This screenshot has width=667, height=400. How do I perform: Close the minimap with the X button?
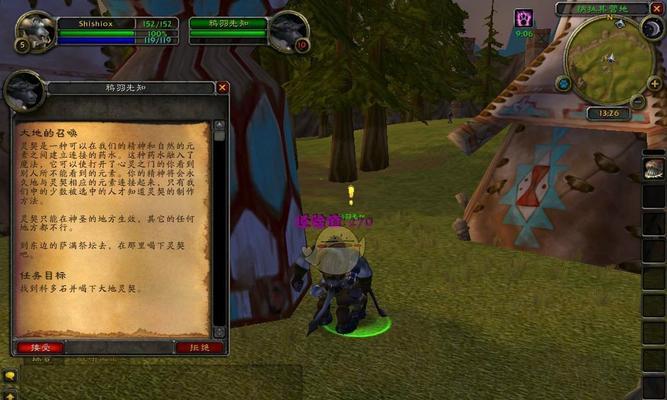[657, 9]
